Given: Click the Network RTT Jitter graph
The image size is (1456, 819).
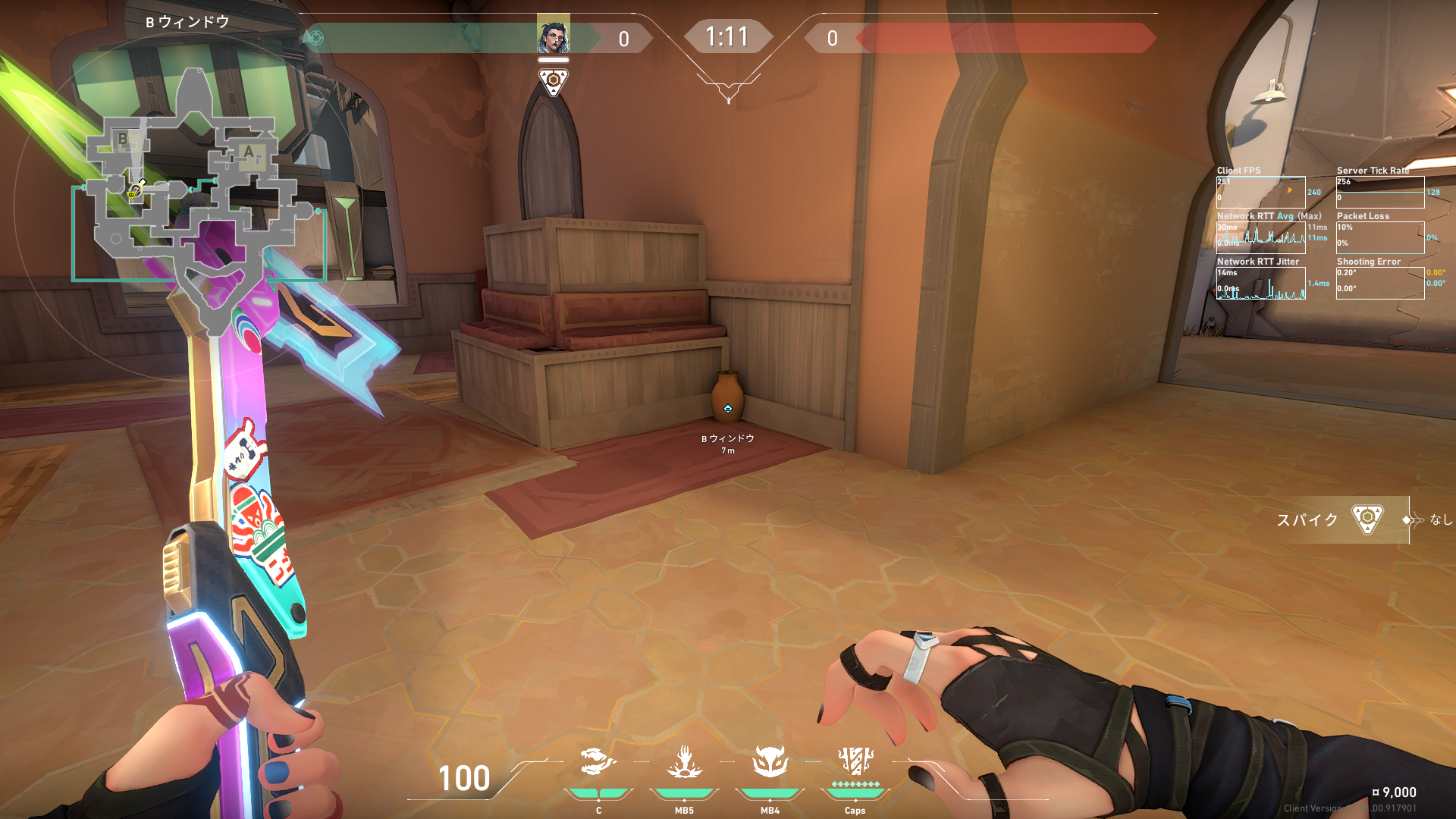Looking at the screenshot, I should [x=1260, y=284].
